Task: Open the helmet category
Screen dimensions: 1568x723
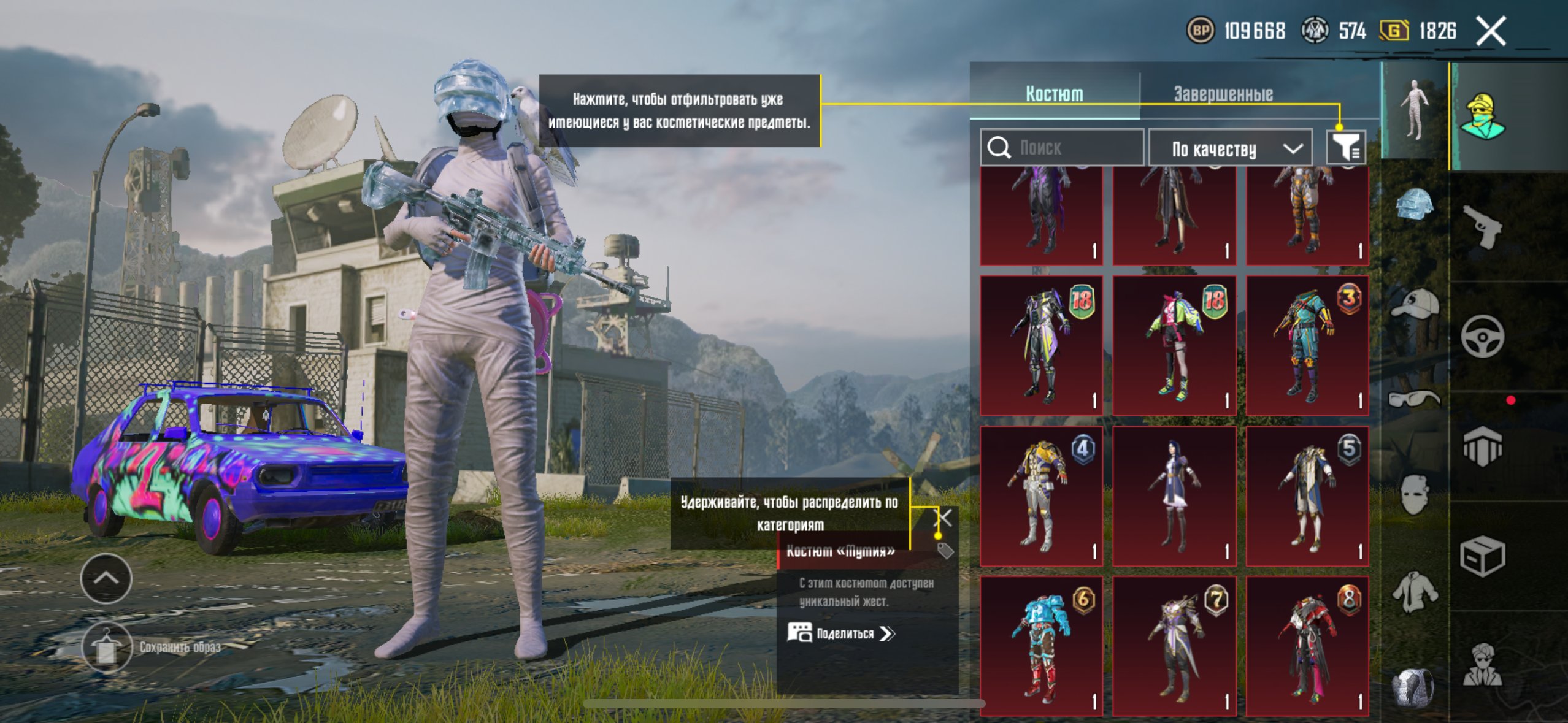Action: click(1415, 204)
